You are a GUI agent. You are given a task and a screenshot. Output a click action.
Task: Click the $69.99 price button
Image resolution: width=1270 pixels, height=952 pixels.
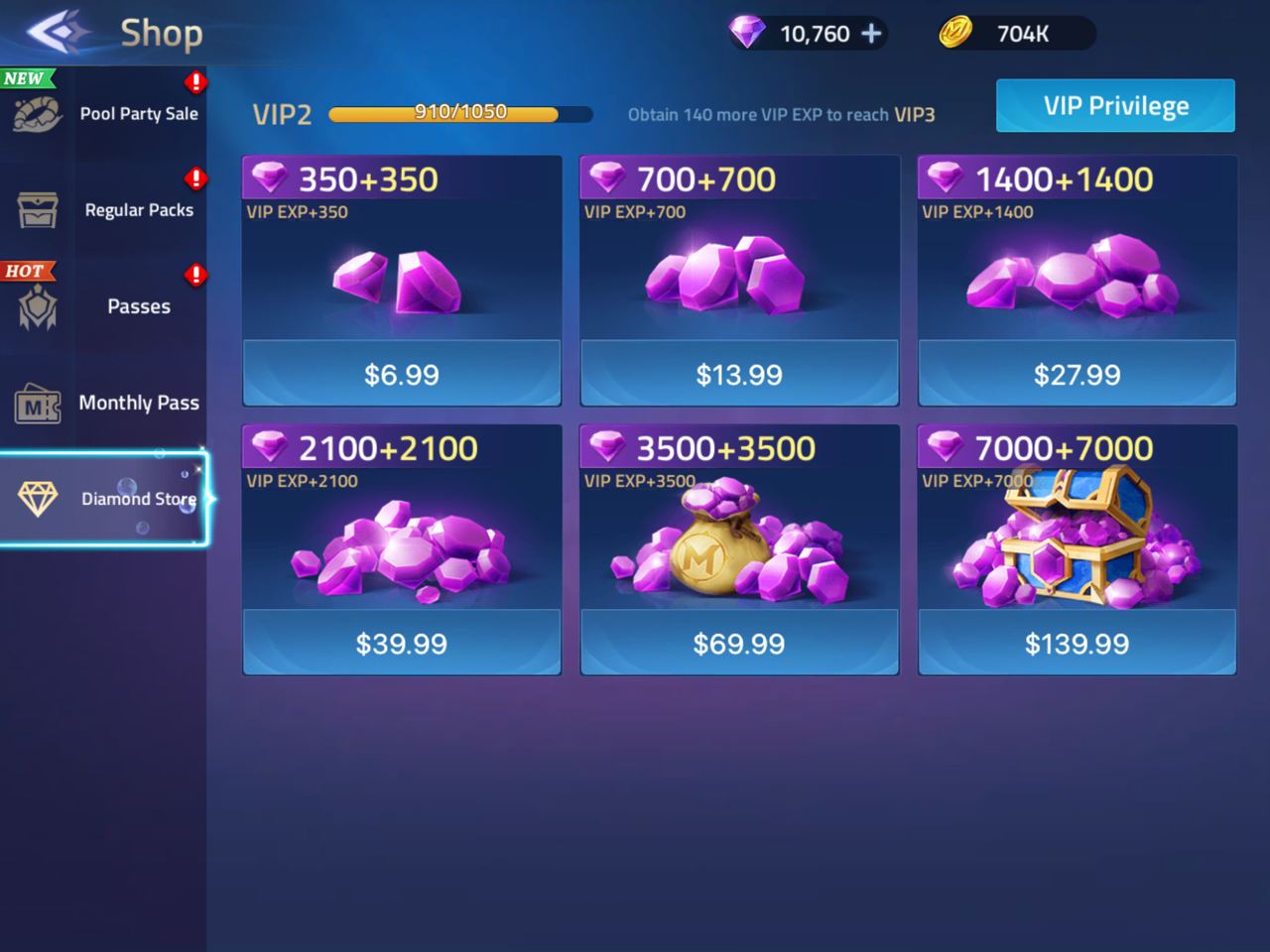(739, 643)
